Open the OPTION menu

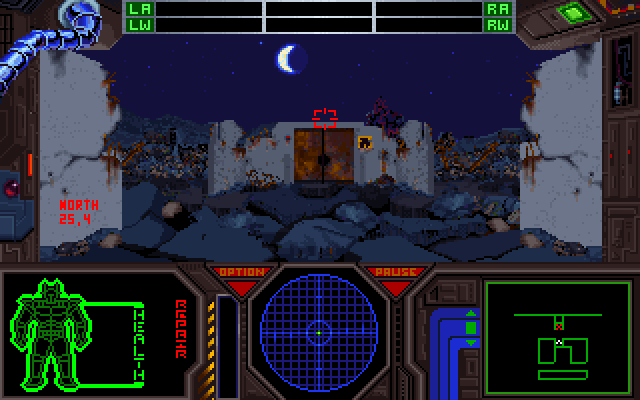pyautogui.click(x=241, y=272)
